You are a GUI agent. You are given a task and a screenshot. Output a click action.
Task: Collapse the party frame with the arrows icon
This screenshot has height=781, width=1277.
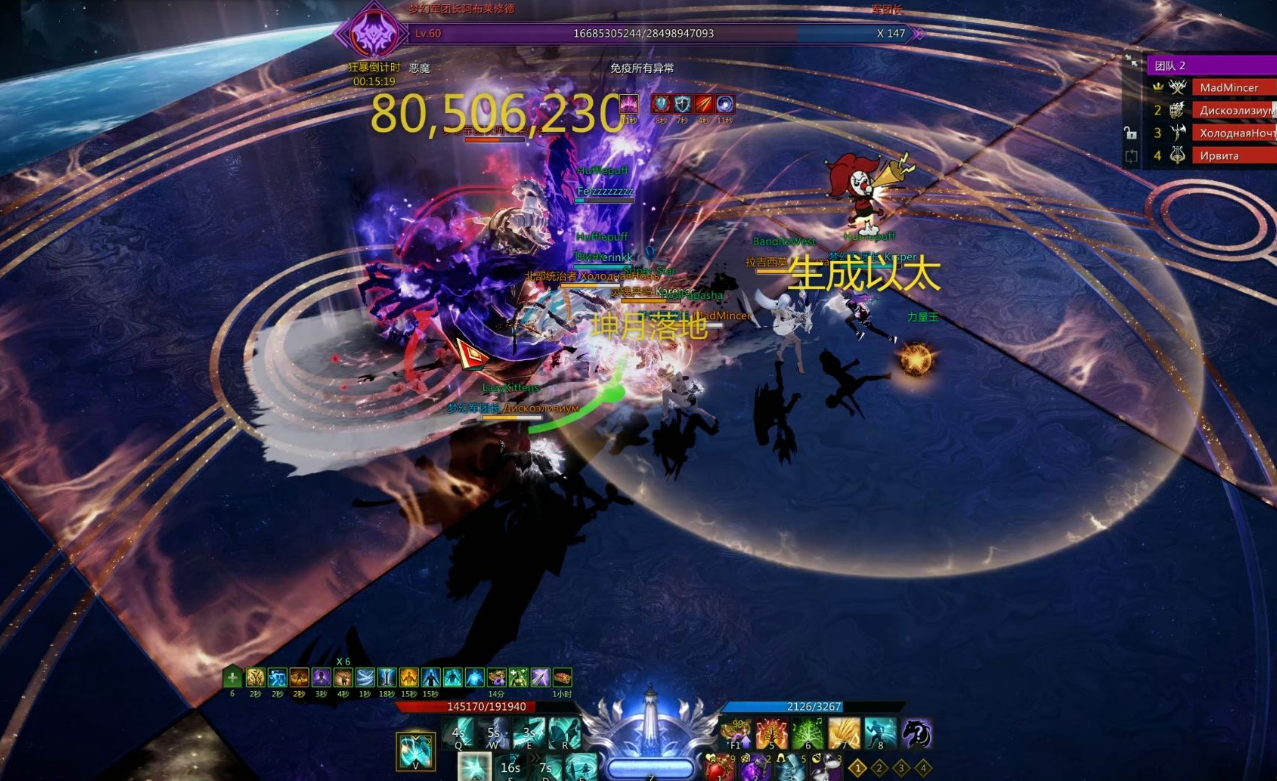click(1132, 61)
